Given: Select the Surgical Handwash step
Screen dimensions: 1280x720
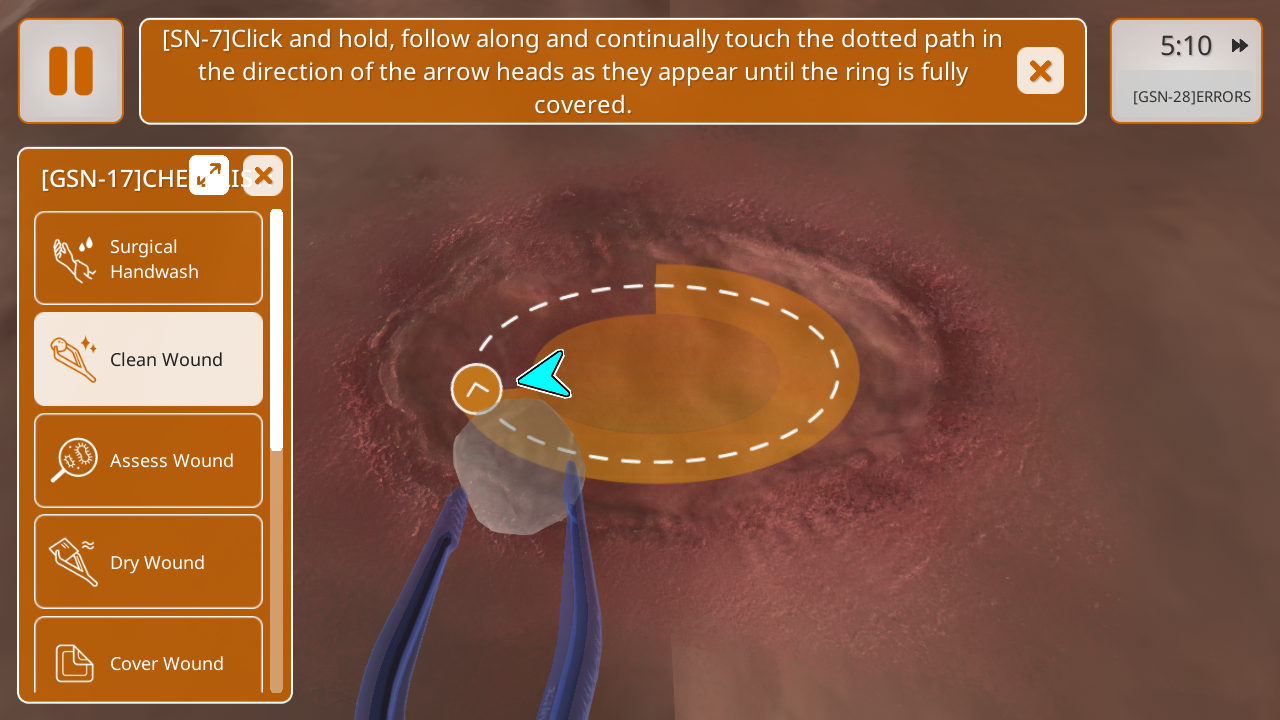Looking at the screenshot, I should click(149, 259).
